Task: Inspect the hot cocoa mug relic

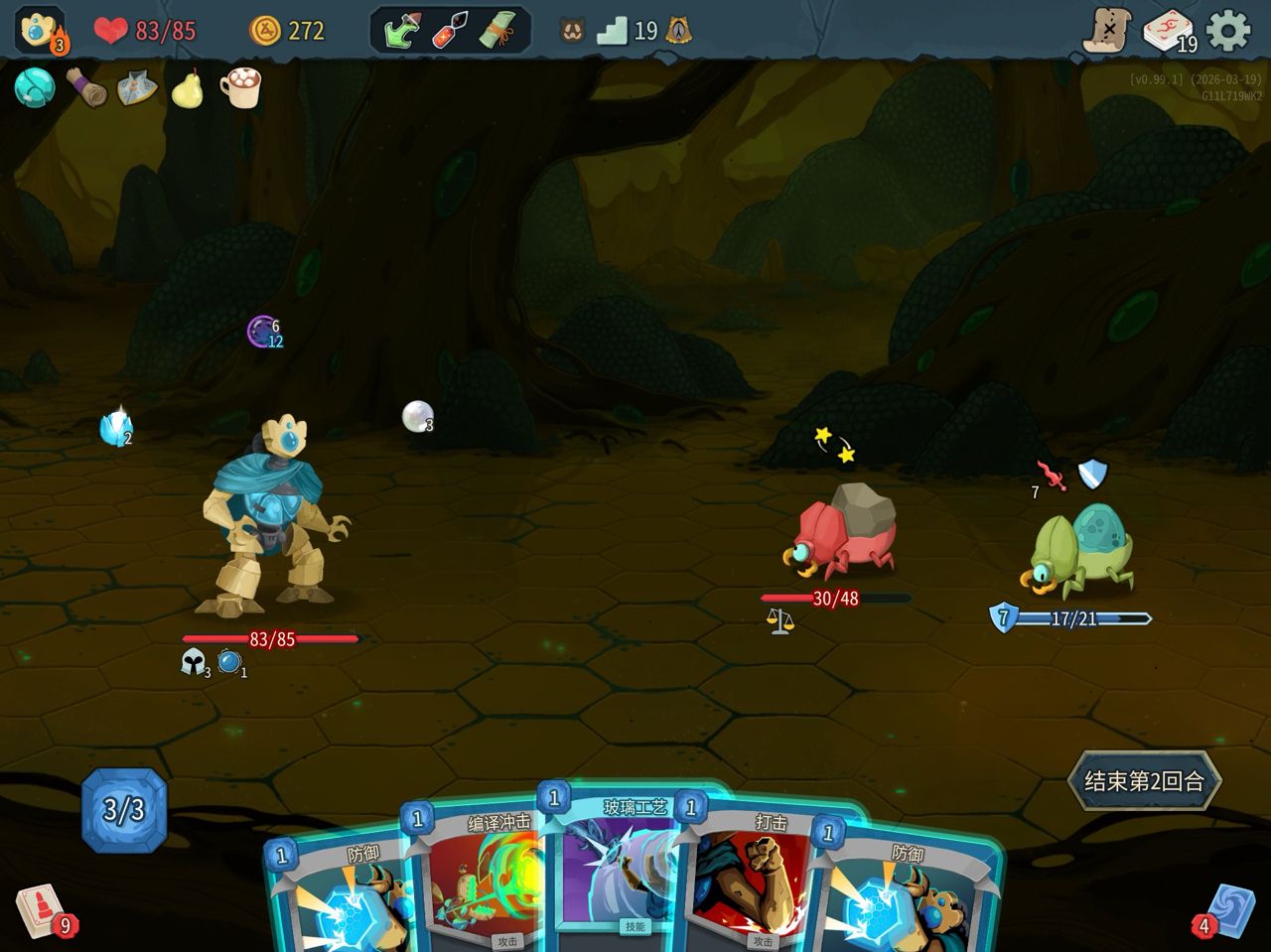Action: coord(239,88)
